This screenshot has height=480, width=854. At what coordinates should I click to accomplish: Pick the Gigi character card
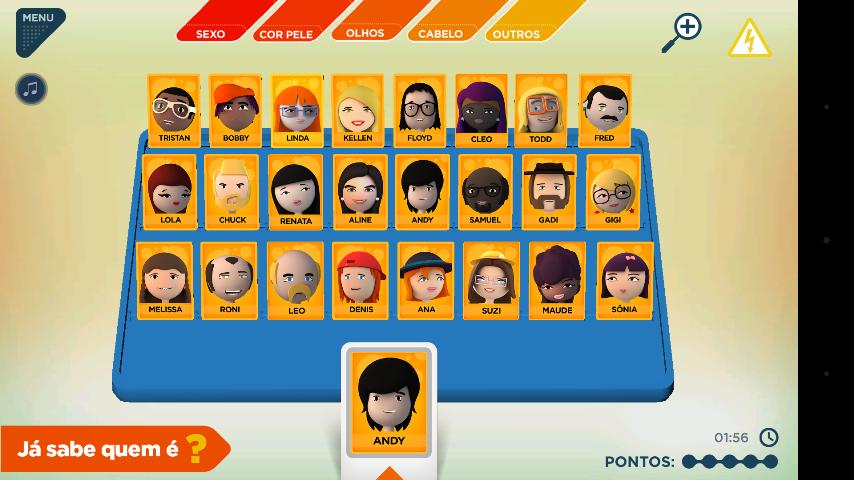point(613,191)
